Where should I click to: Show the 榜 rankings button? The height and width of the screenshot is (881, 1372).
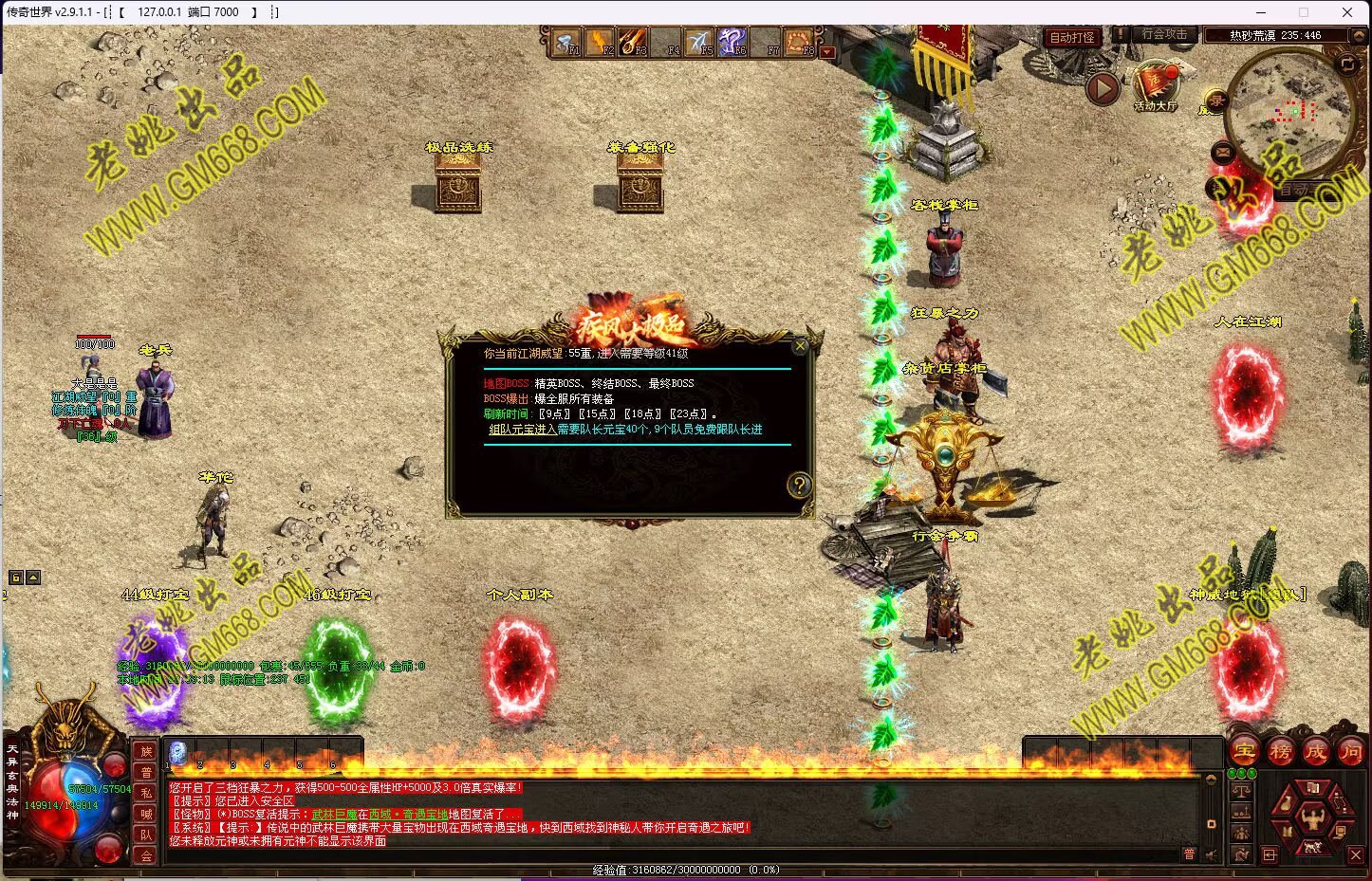[1280, 752]
